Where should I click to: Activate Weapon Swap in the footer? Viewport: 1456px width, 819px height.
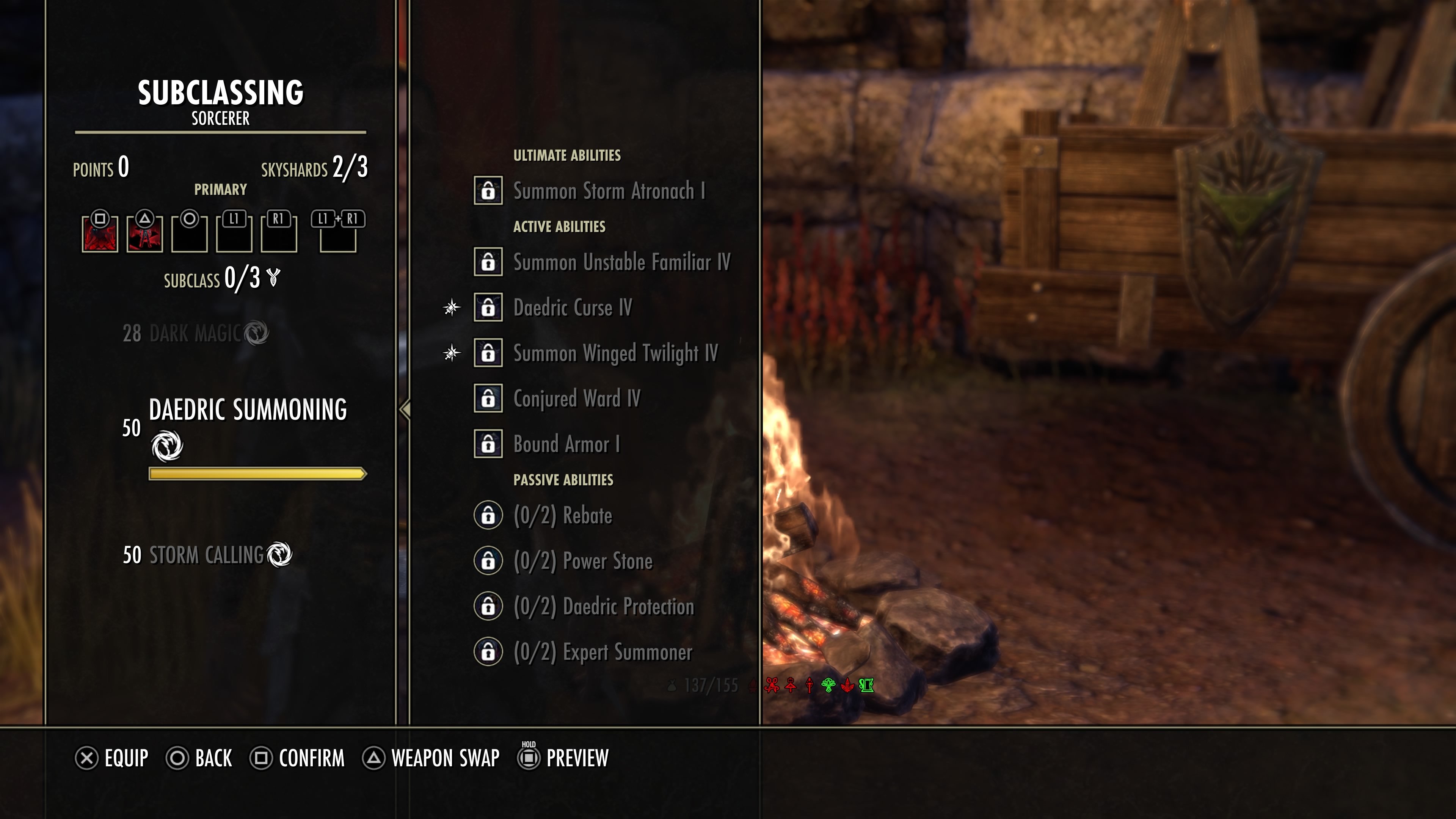coord(431,758)
